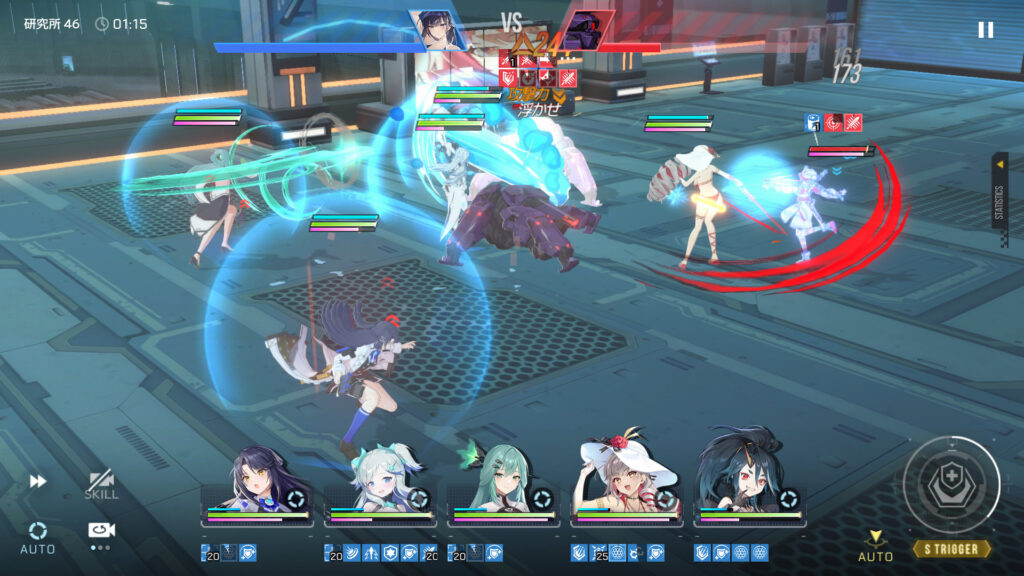Viewport: 1024px width, 576px height.
Task: Click the player leader portrait beside VS
Action: click(436, 30)
